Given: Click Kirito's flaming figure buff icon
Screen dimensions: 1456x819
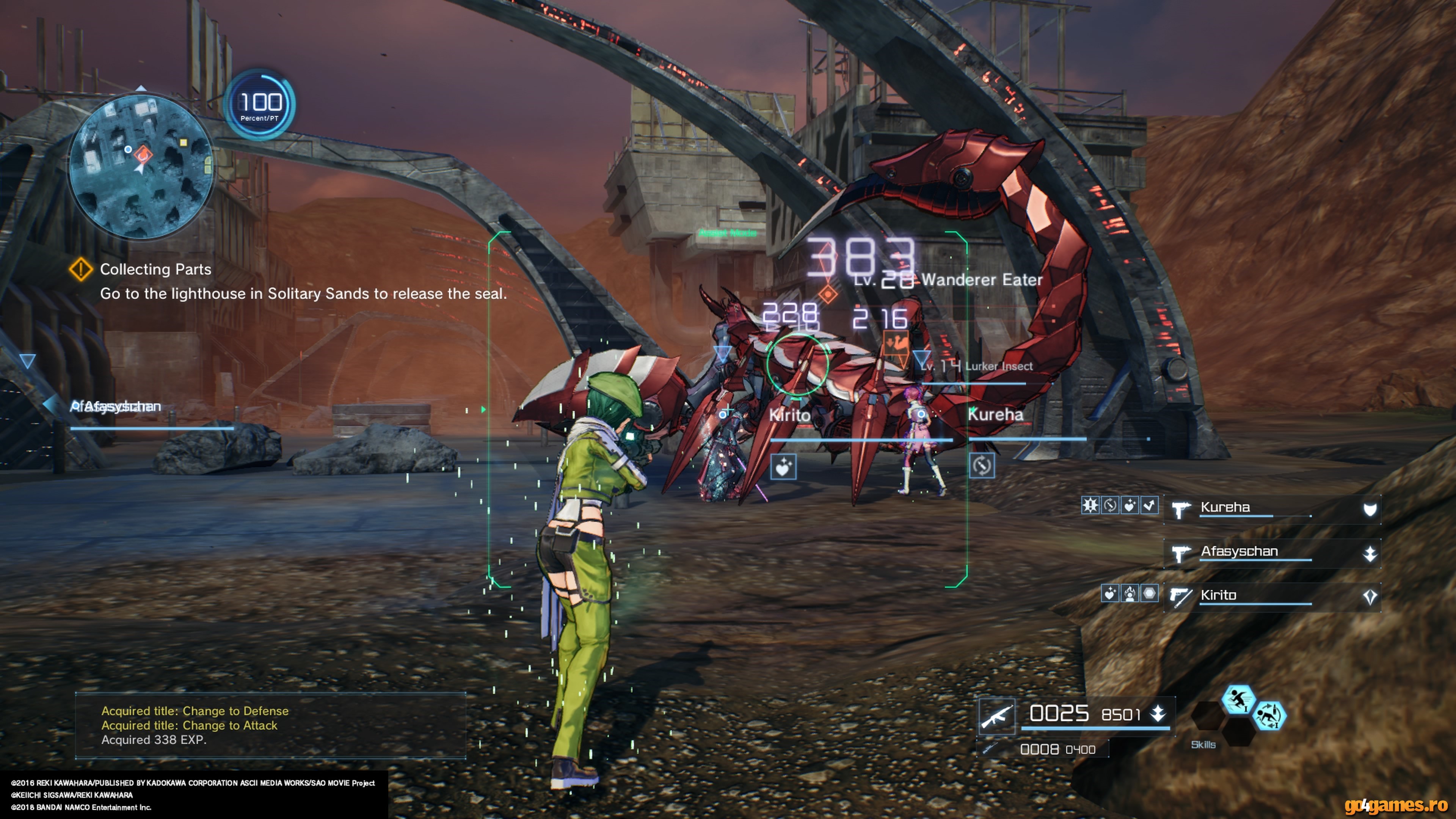Looking at the screenshot, I should pos(1129,593).
